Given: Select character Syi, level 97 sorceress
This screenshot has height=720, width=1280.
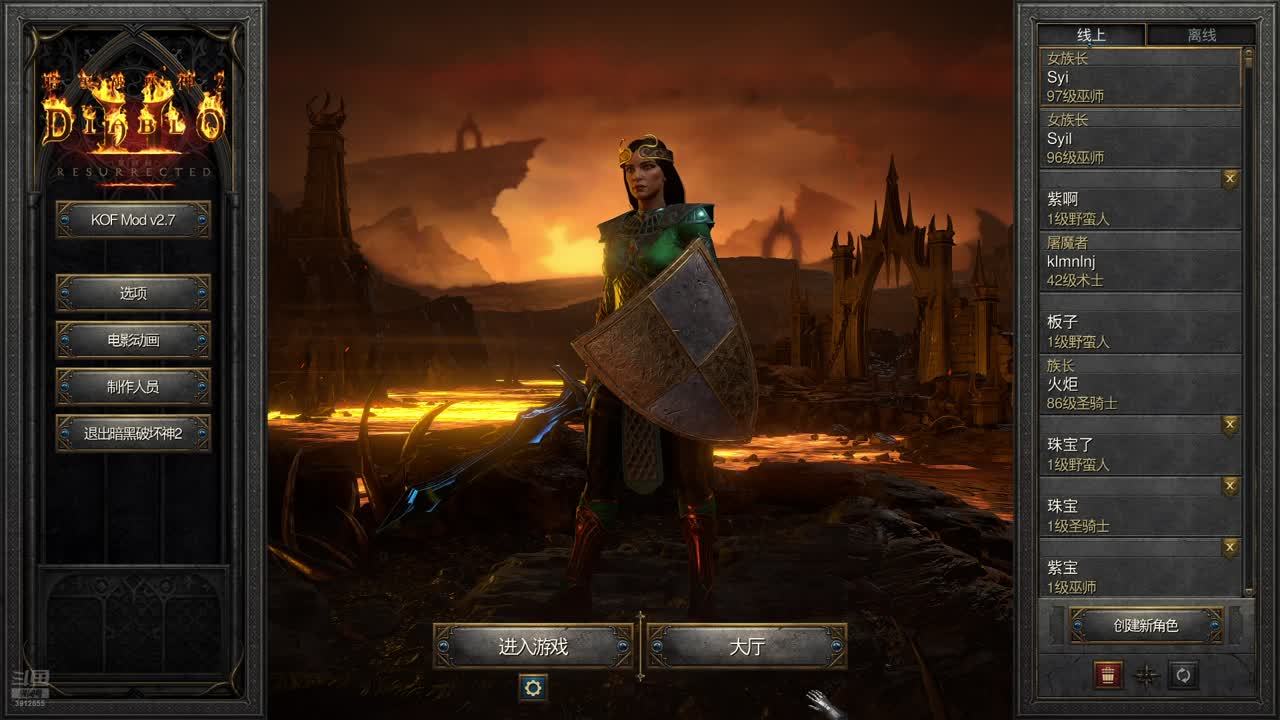Looking at the screenshot, I should 1139,77.
